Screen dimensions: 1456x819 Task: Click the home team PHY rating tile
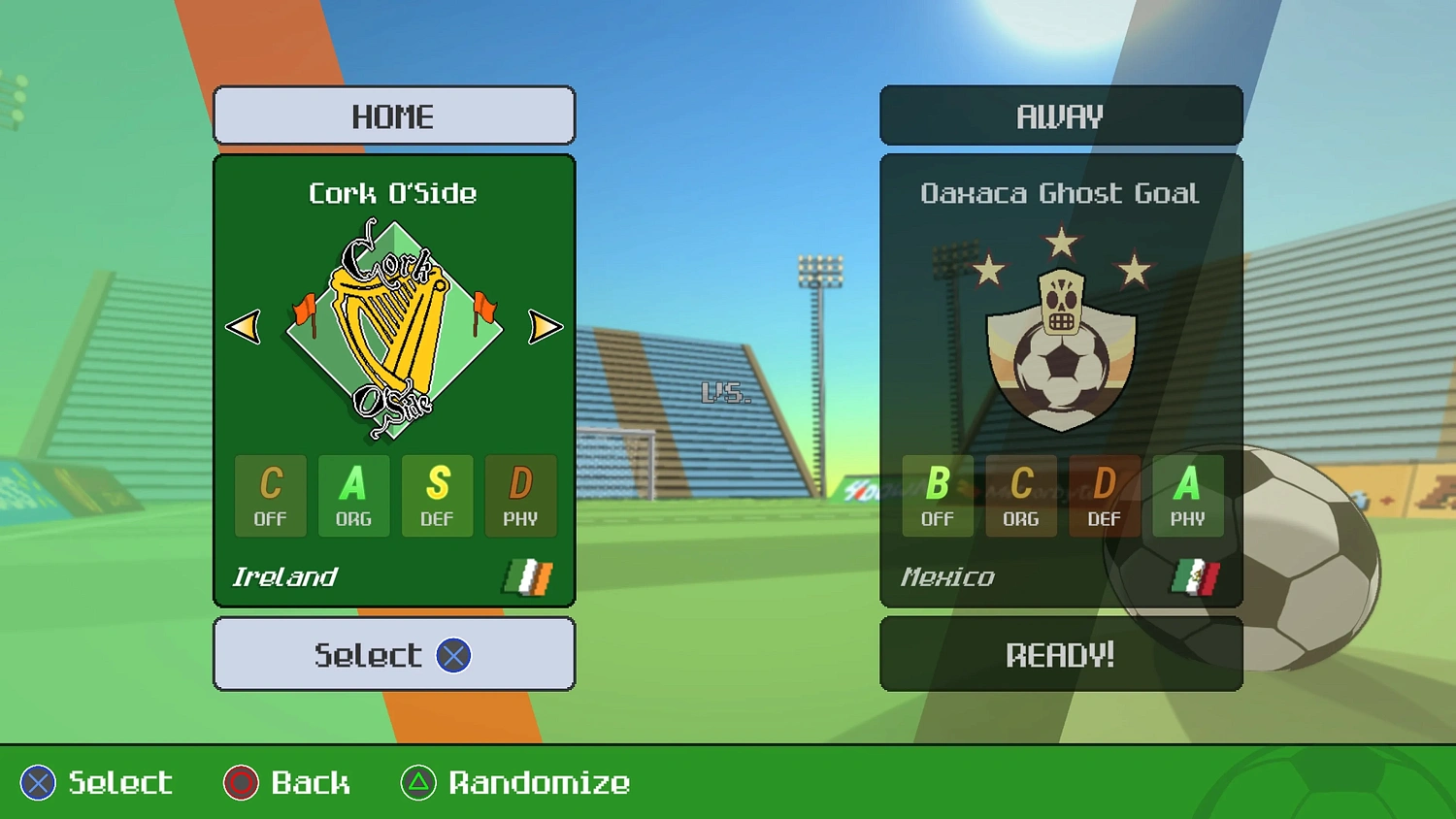click(520, 496)
